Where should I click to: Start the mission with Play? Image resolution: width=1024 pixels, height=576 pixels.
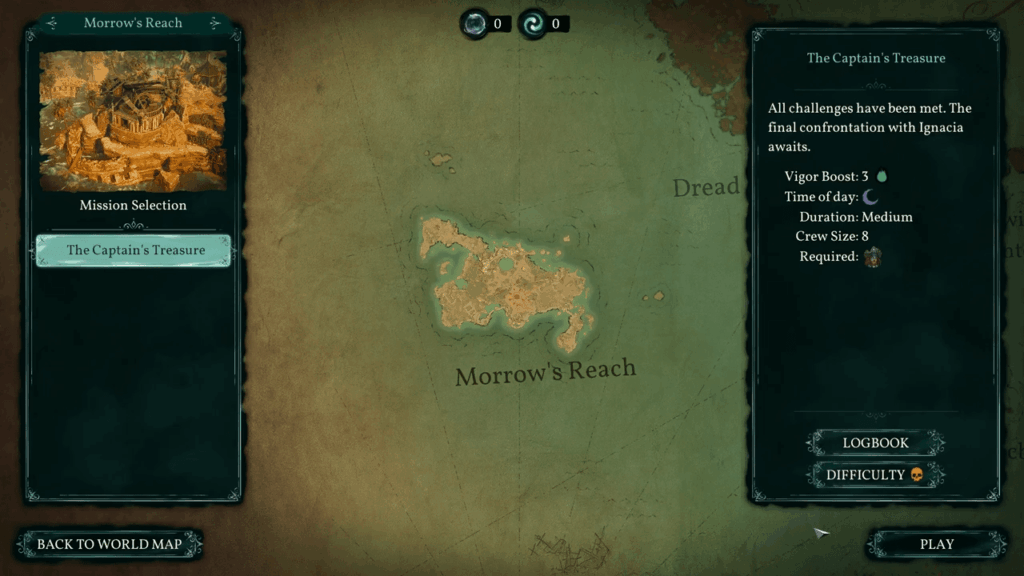pos(936,544)
